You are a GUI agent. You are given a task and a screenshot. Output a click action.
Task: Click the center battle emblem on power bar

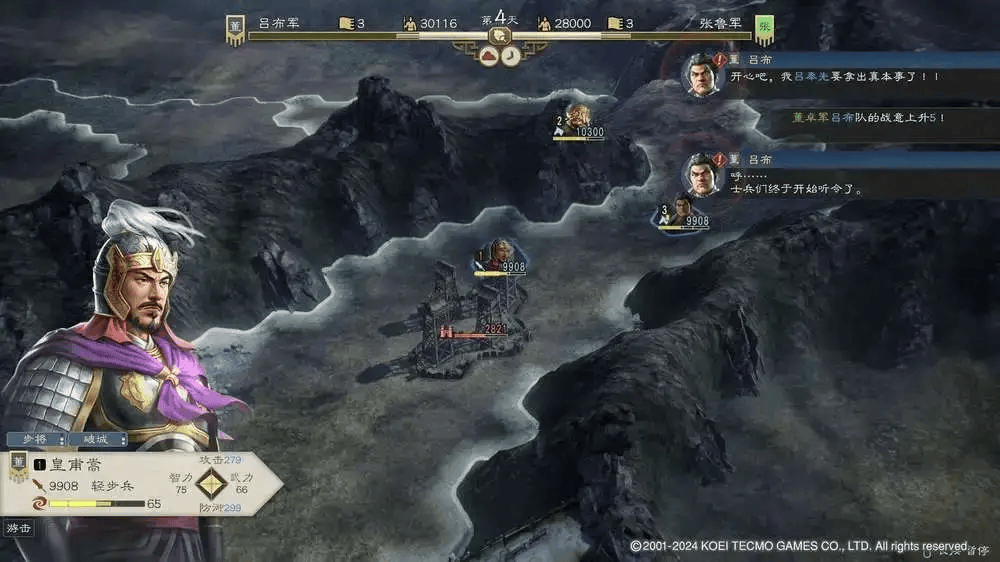coord(498,36)
